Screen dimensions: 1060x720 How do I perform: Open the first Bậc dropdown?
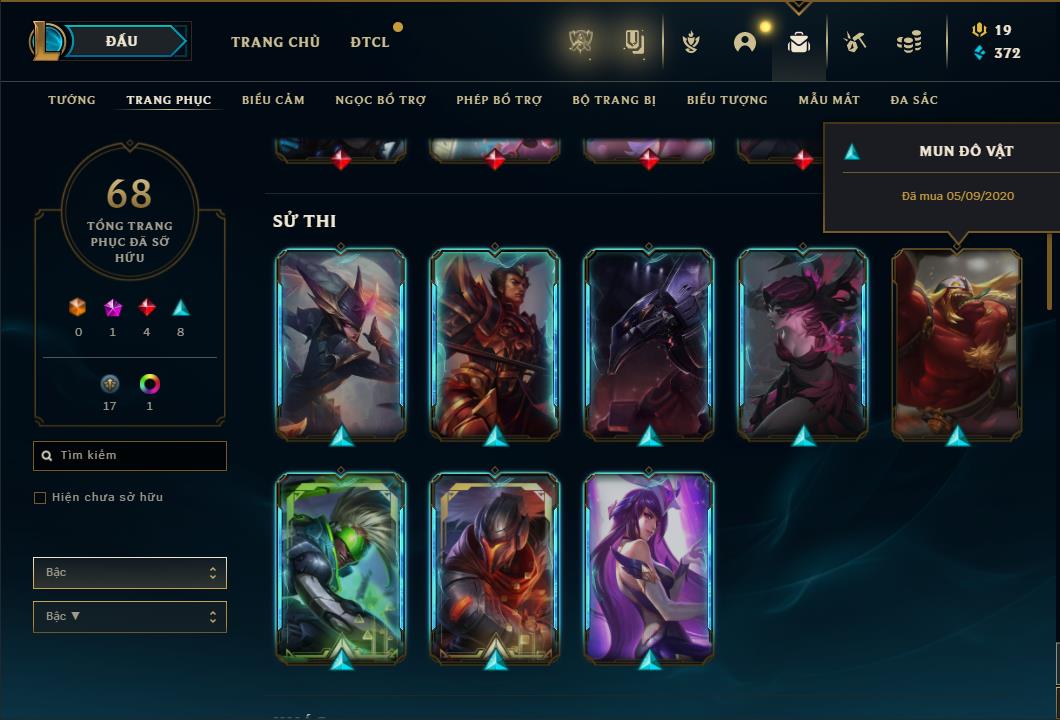(130, 573)
